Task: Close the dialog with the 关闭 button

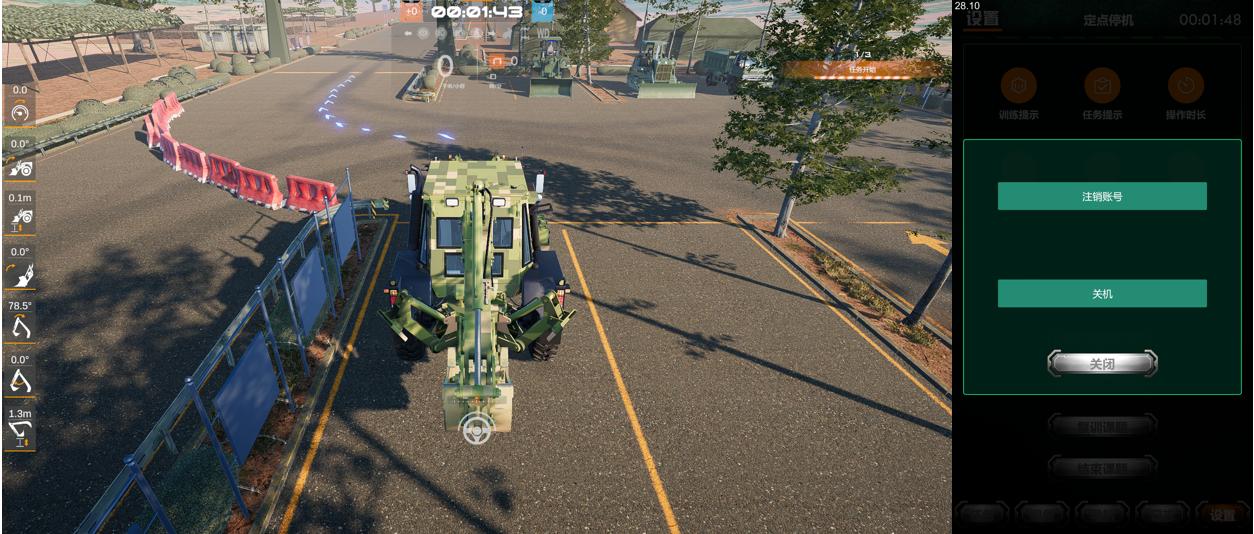Action: click(1102, 364)
